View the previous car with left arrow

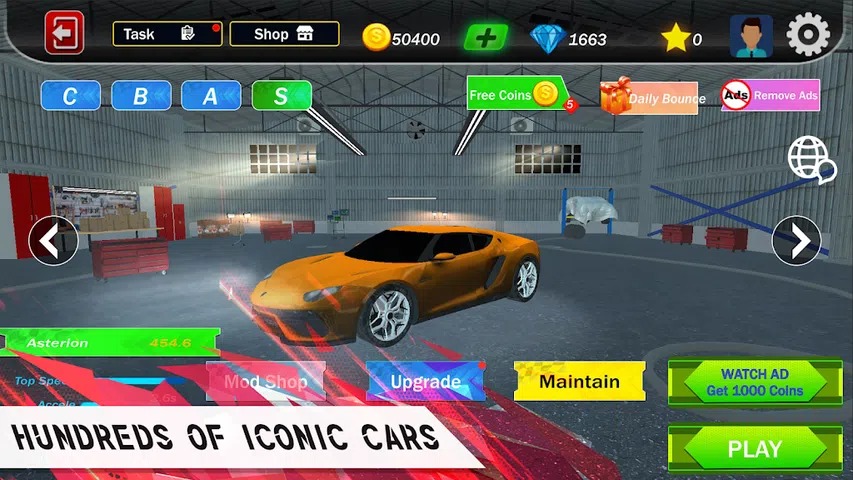[53, 241]
